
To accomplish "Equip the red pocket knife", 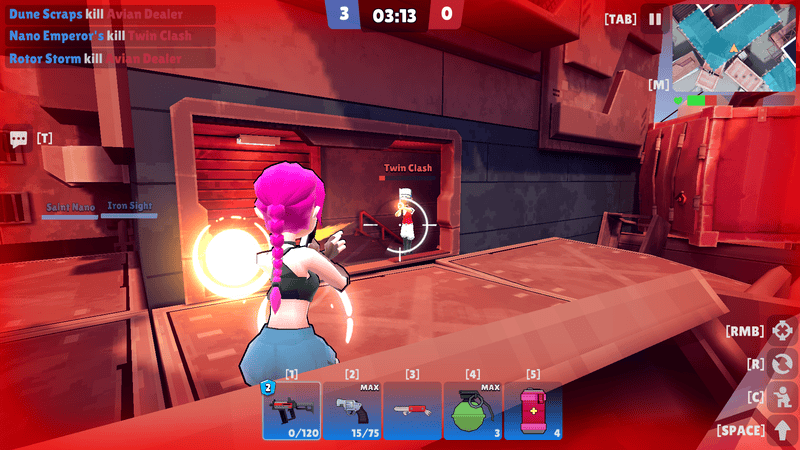I will point(412,410).
